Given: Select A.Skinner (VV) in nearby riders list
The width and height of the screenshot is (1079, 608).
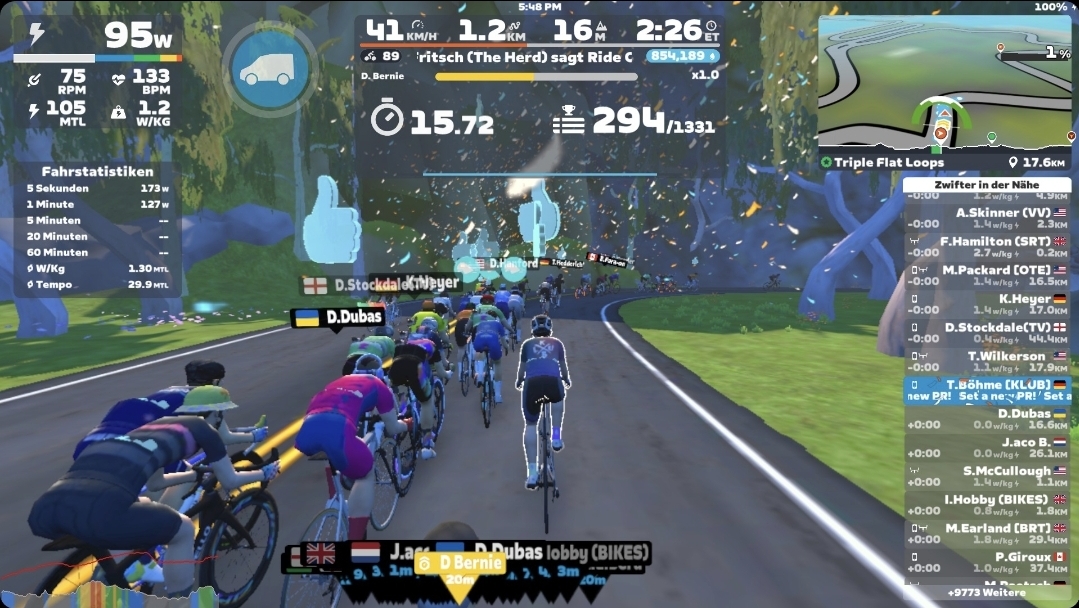Looking at the screenshot, I should 986,218.
